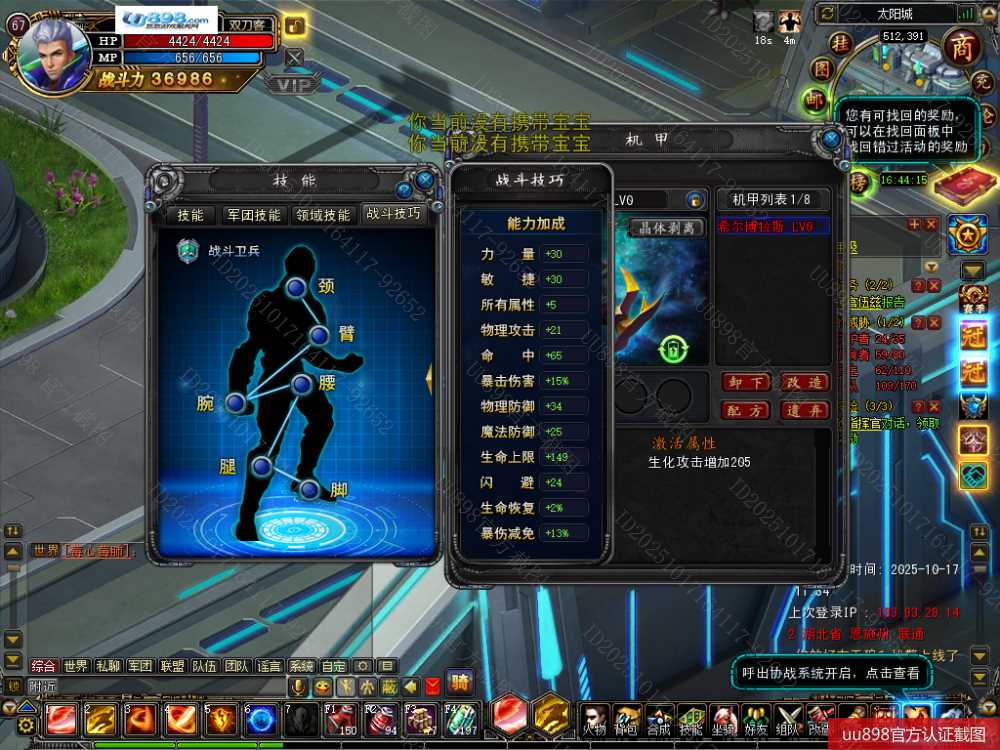Open the 背包 backpack from bottom bar
This screenshot has width=1000, height=750.
pos(626,719)
